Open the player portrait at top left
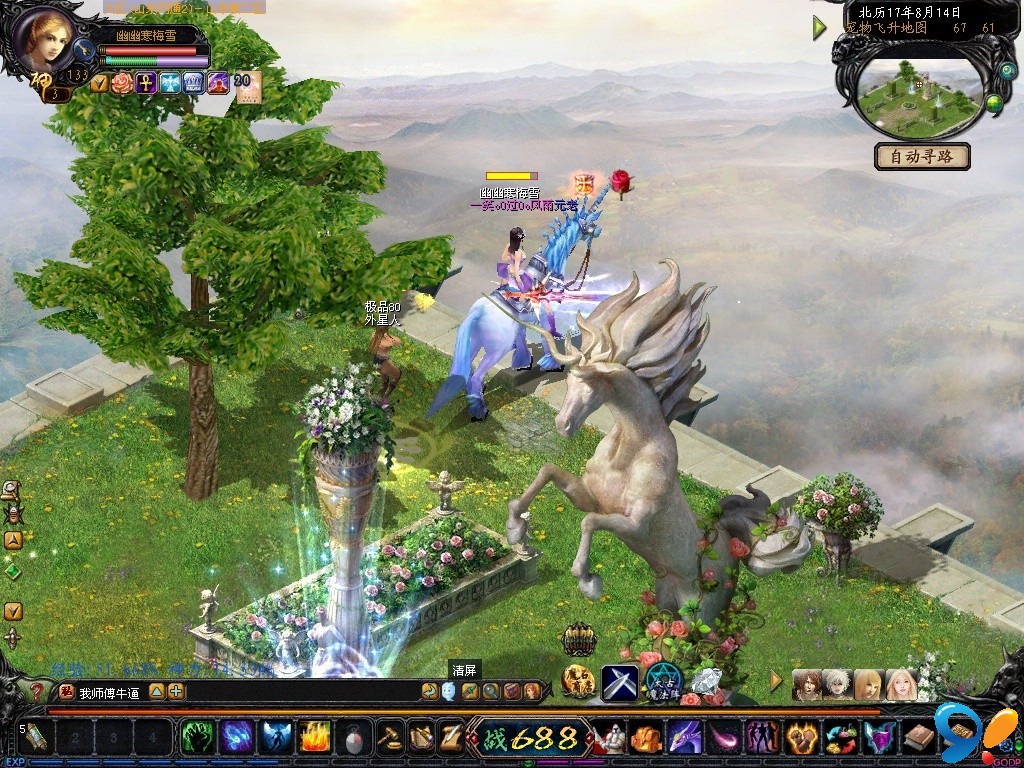Viewport: 1024px width, 768px height. tap(44, 37)
